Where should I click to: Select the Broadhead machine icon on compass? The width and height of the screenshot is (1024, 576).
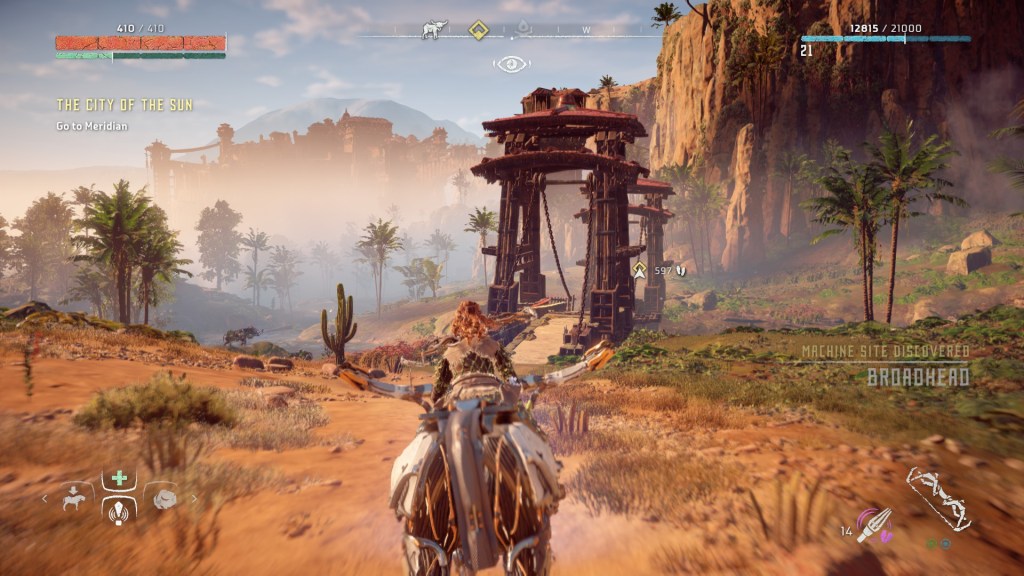[x=434, y=30]
